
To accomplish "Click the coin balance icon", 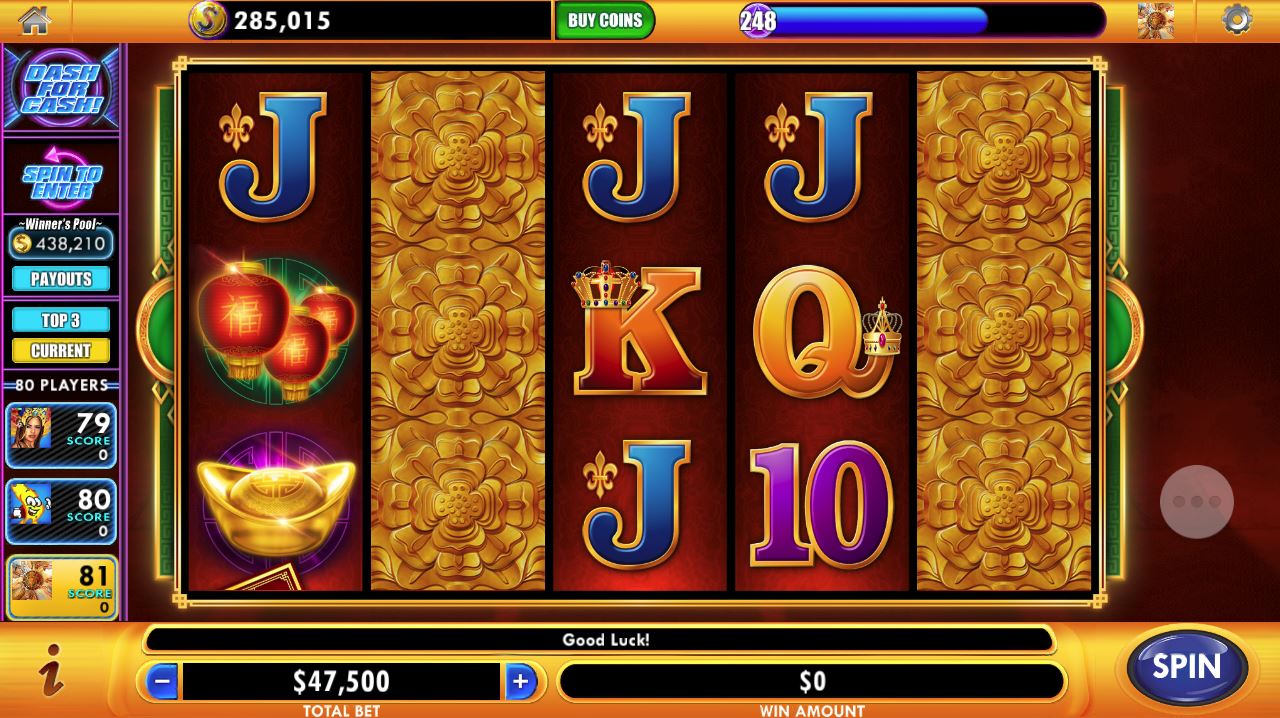I will (x=208, y=20).
